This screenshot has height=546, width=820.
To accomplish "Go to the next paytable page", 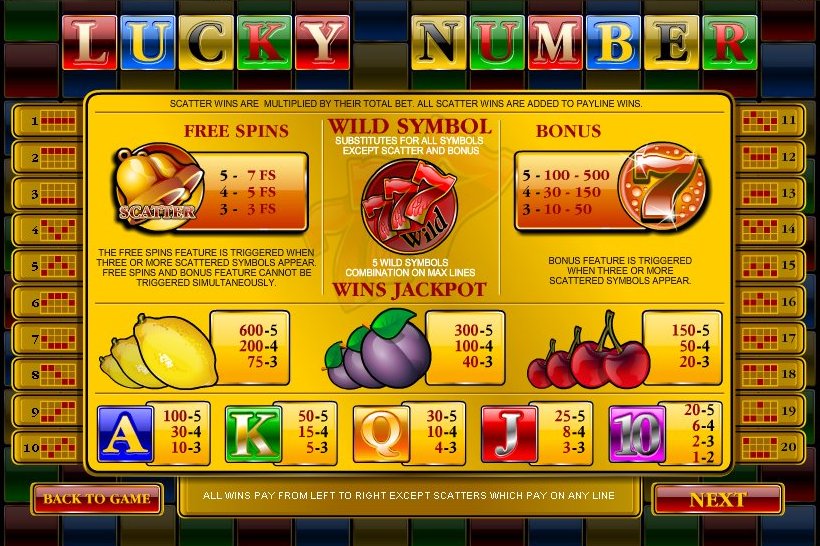I will tap(717, 499).
